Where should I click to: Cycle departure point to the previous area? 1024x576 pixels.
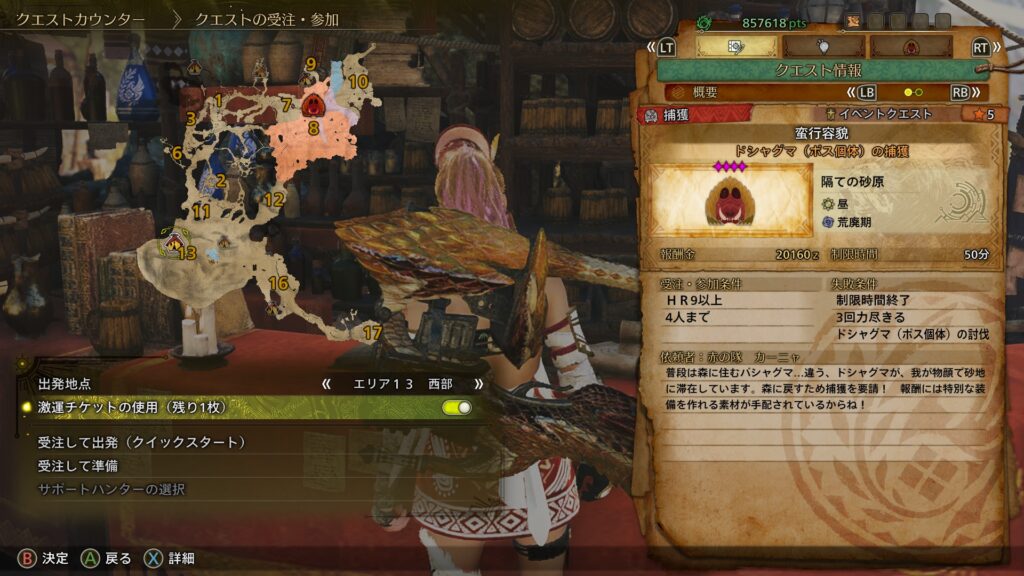pos(325,383)
